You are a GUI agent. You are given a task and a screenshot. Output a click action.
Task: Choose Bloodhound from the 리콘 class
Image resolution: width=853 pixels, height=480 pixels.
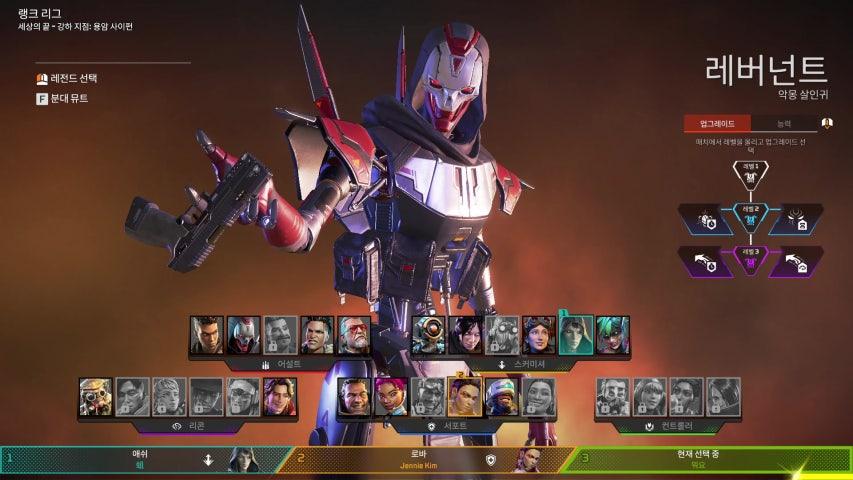[96, 397]
